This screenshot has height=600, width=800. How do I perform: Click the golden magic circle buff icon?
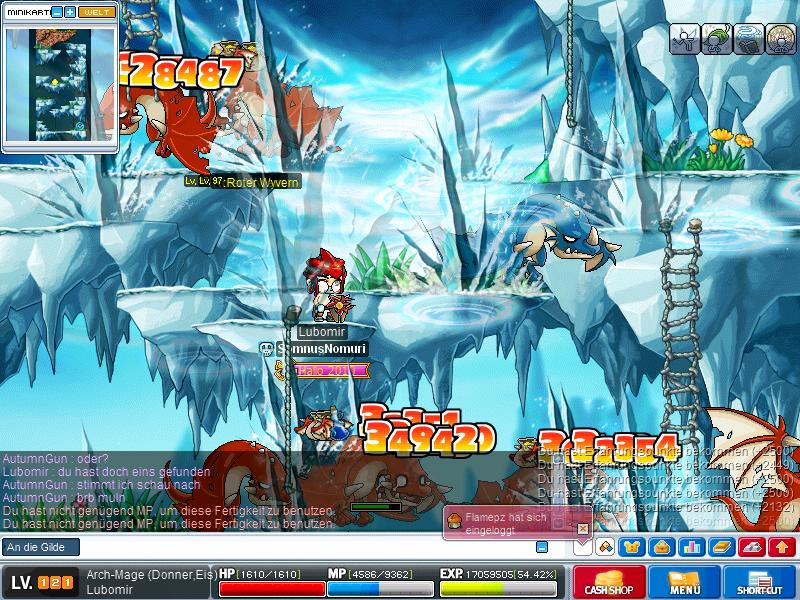780,39
